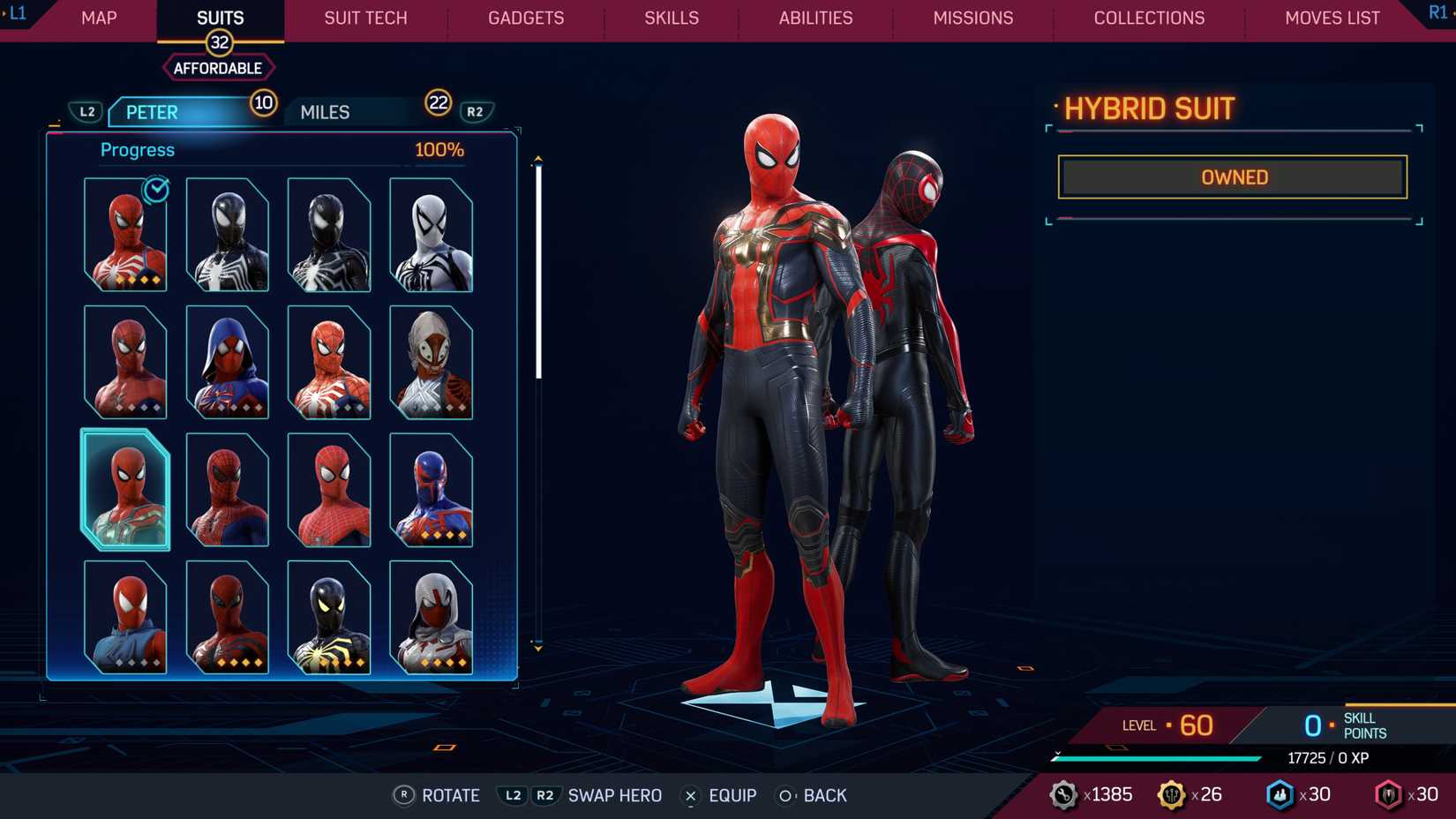Viewport: 1456px width, 819px height.
Task: Click the R rotate stick icon
Action: [405, 795]
